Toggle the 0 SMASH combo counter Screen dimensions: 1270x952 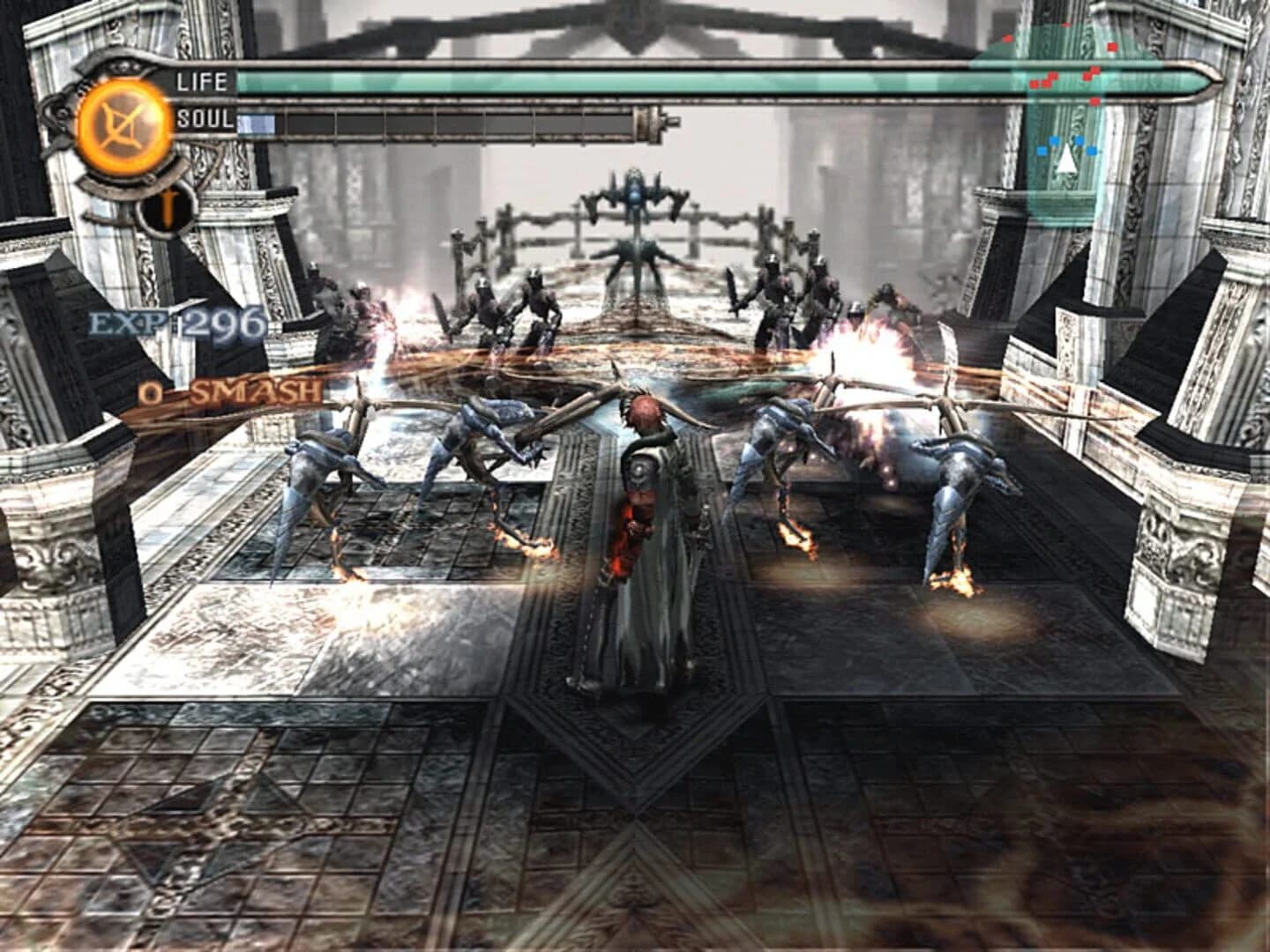tap(225, 394)
